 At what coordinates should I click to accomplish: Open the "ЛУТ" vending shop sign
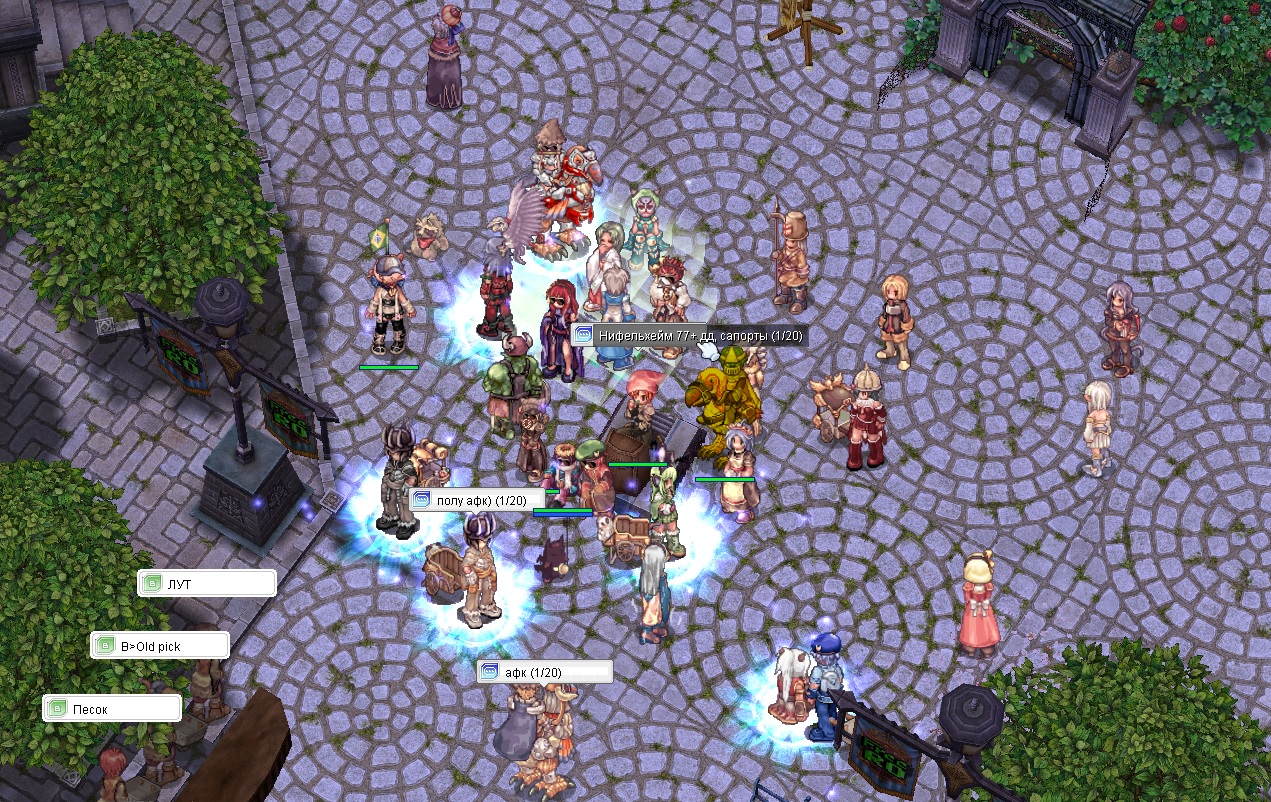pyautogui.click(x=207, y=583)
